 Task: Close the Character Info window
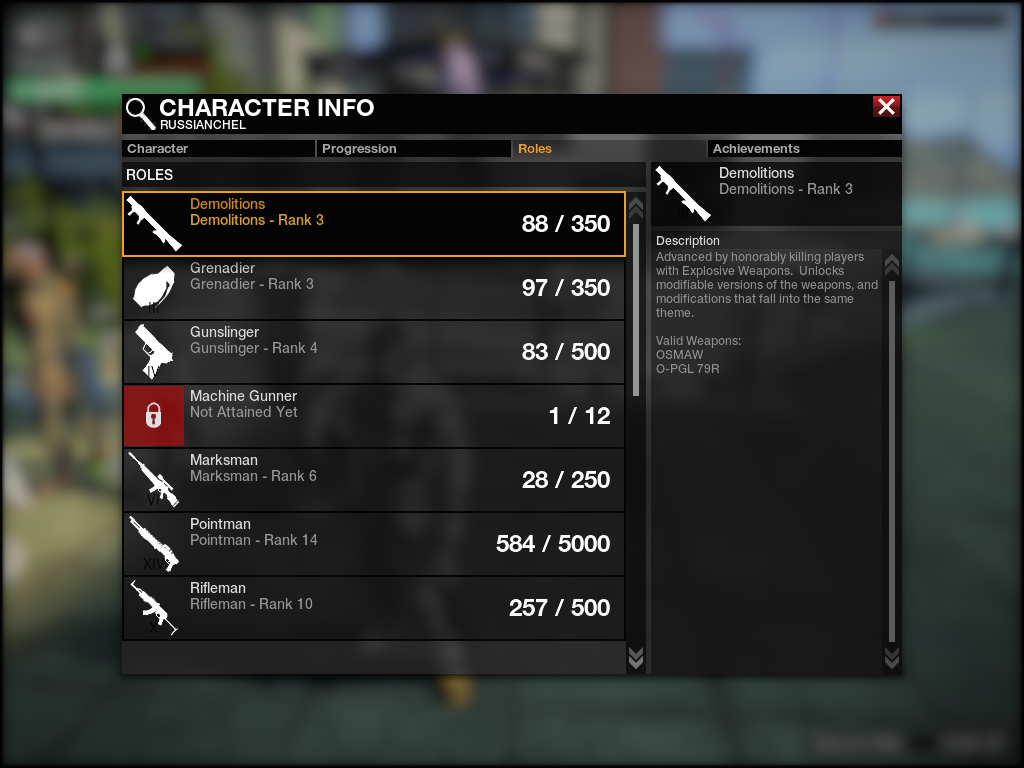click(x=886, y=107)
